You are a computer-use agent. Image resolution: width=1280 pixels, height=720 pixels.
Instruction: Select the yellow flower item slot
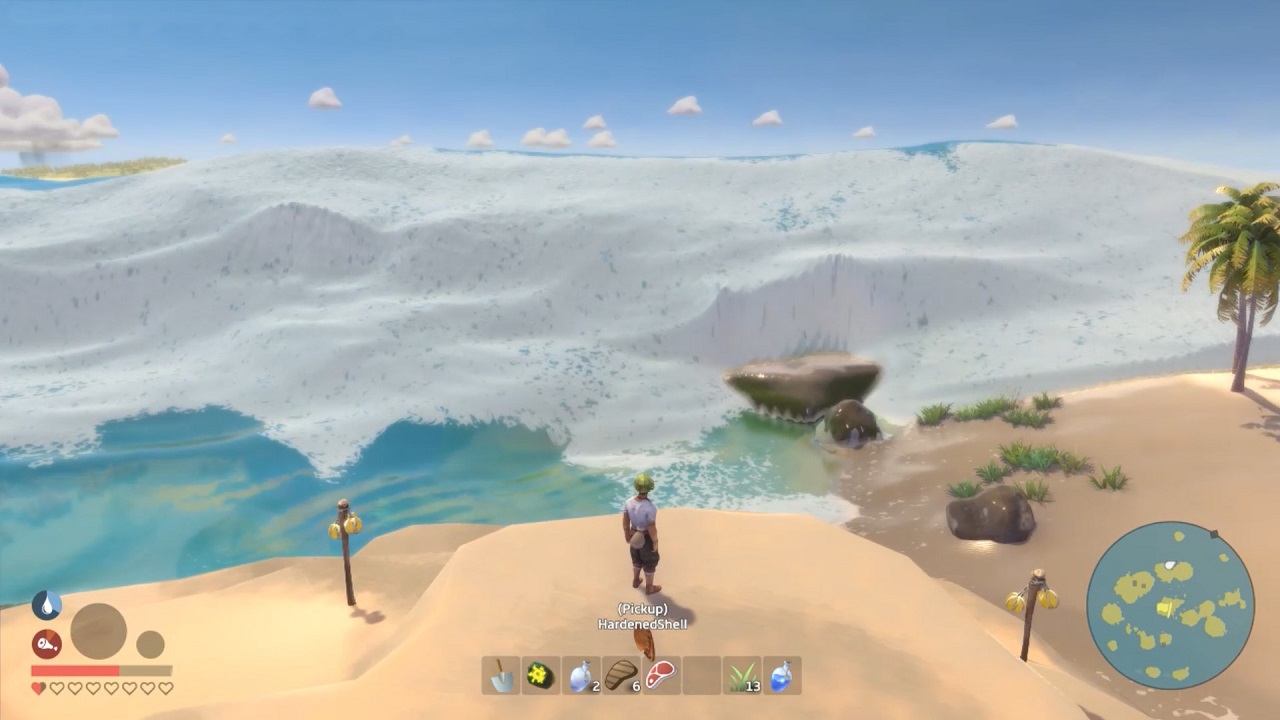point(541,676)
